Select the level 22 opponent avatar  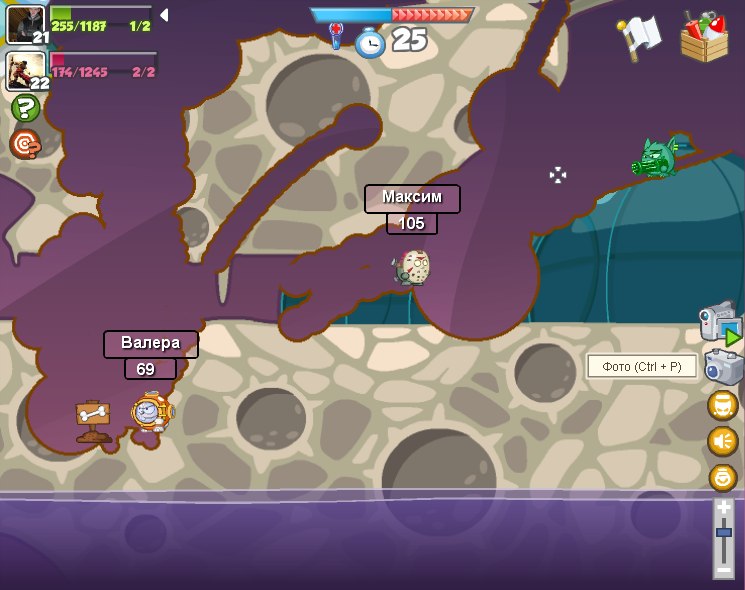coord(23,70)
